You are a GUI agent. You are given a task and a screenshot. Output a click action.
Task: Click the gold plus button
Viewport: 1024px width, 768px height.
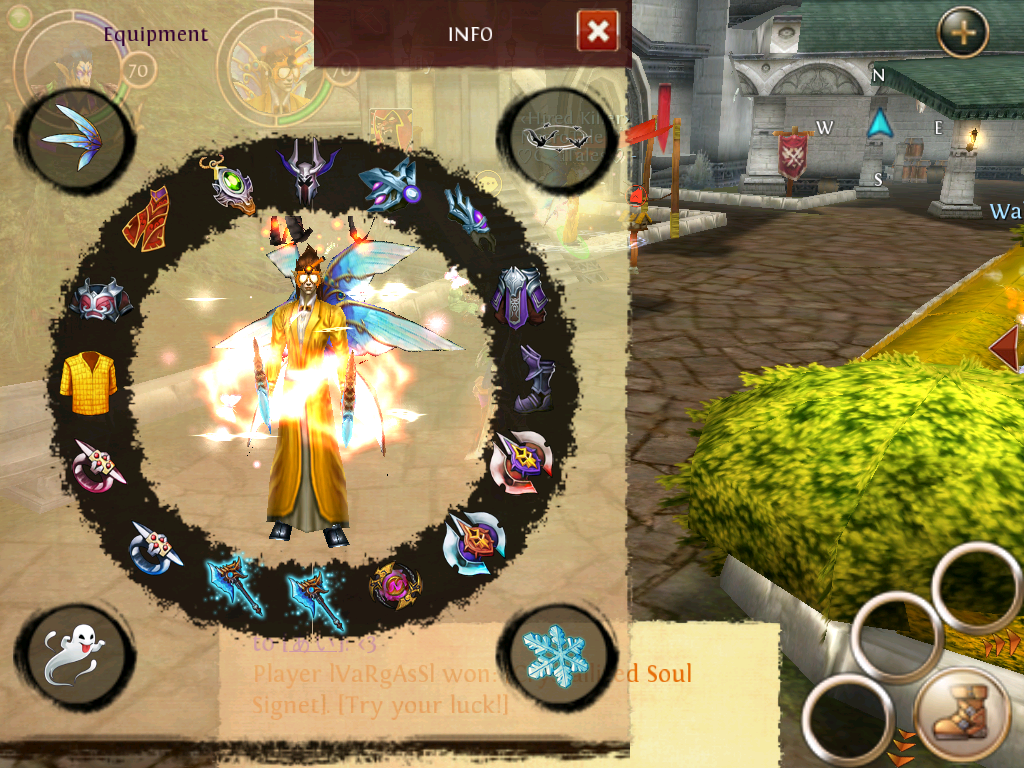pyautogui.click(x=963, y=32)
